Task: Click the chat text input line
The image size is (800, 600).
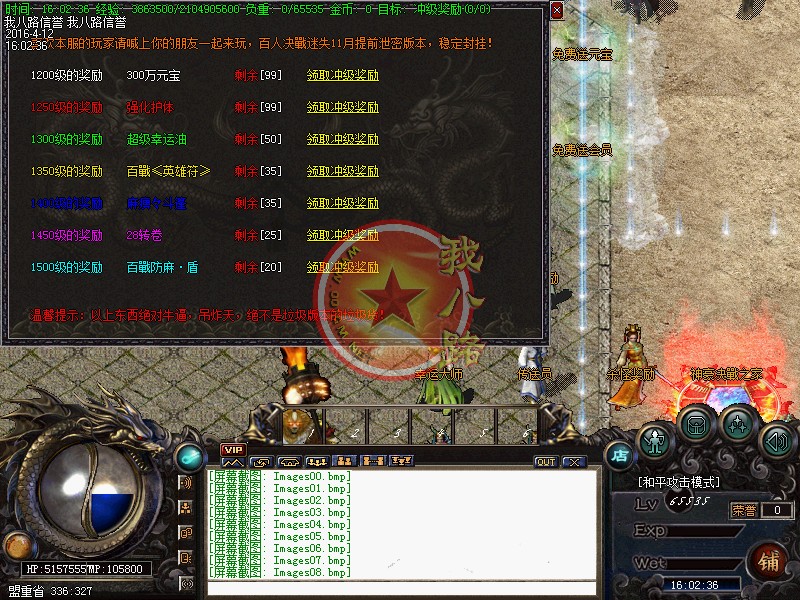Action: [x=400, y=588]
